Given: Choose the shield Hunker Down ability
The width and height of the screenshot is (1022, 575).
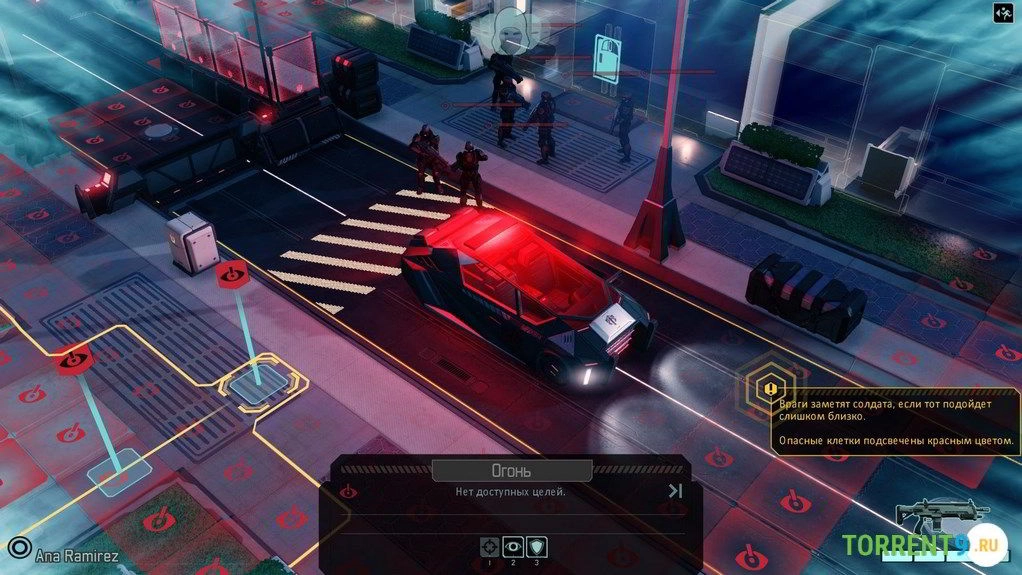Looking at the screenshot, I should [537, 546].
